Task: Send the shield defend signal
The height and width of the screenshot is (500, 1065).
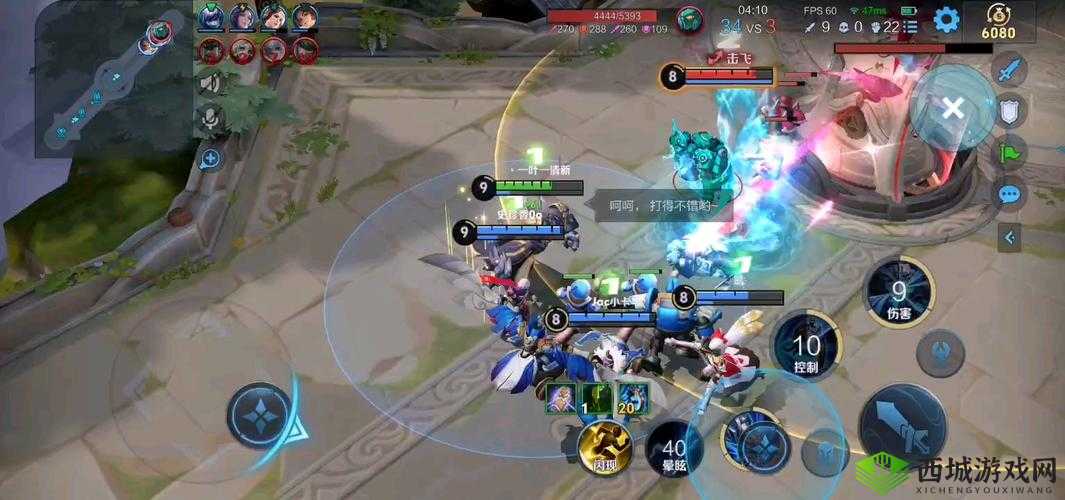Action: click(x=1009, y=111)
